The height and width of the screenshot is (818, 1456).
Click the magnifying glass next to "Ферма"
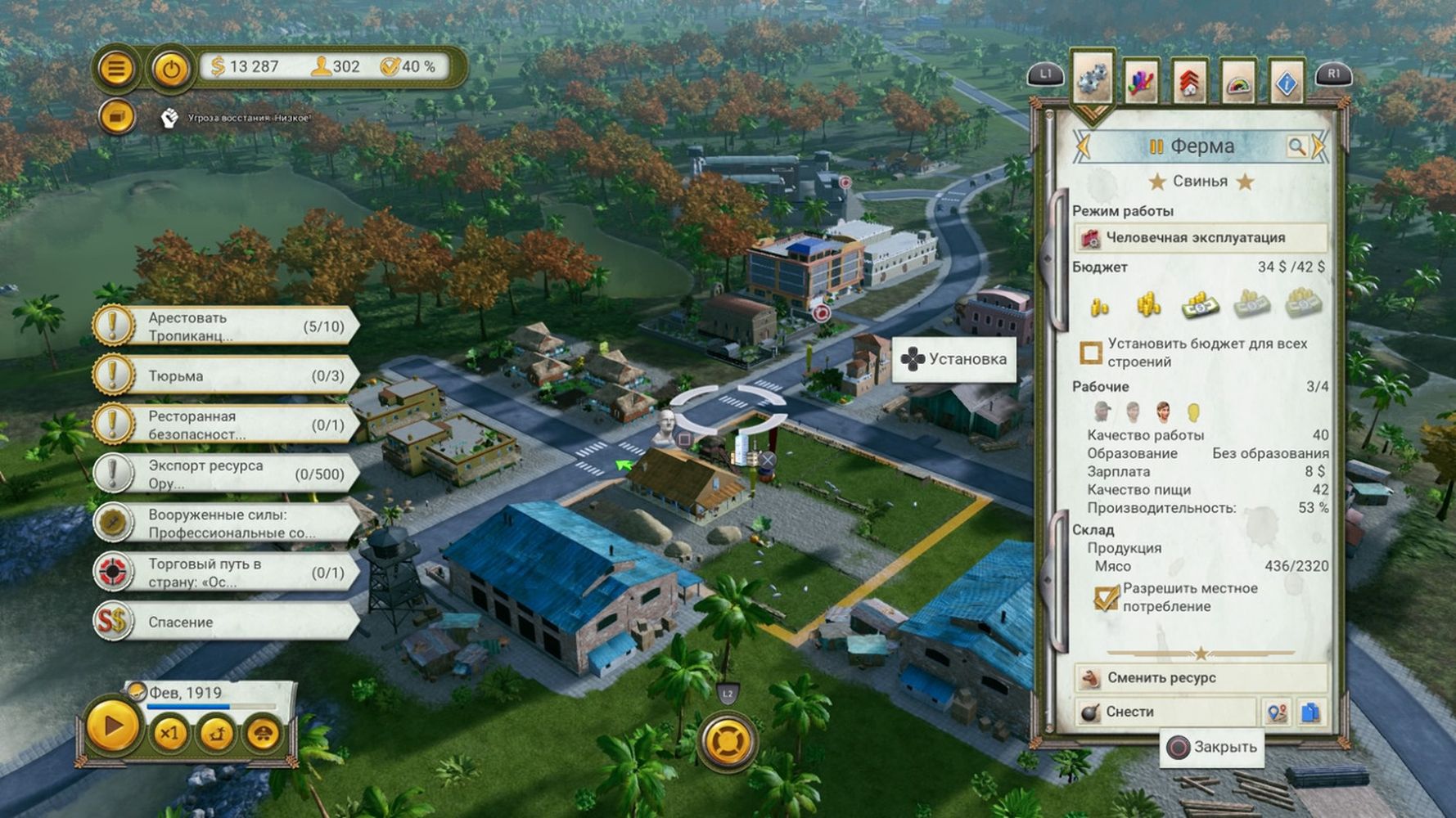1296,146
